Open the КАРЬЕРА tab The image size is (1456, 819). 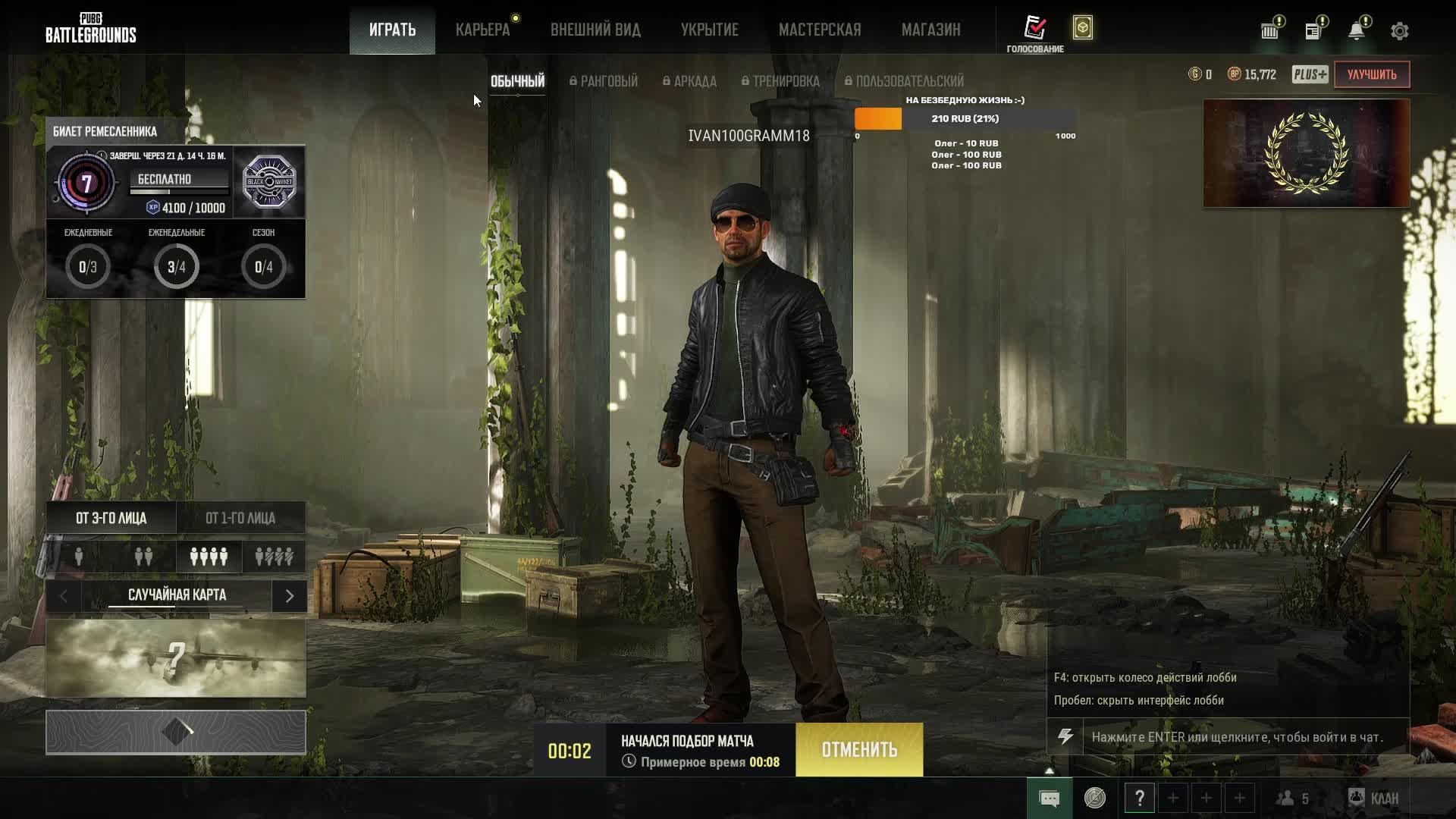(x=482, y=30)
